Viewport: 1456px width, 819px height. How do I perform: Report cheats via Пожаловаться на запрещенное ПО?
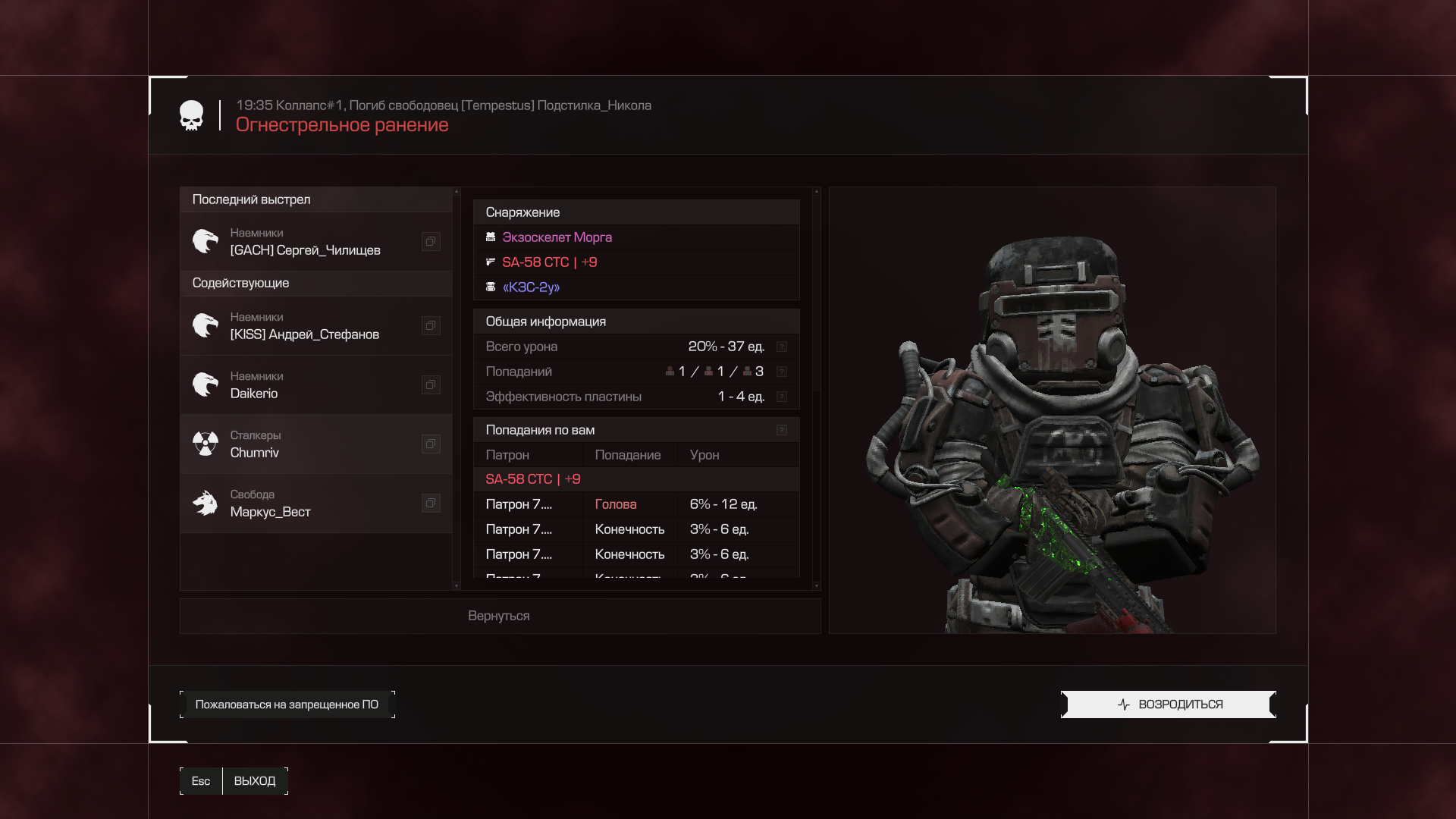287,704
